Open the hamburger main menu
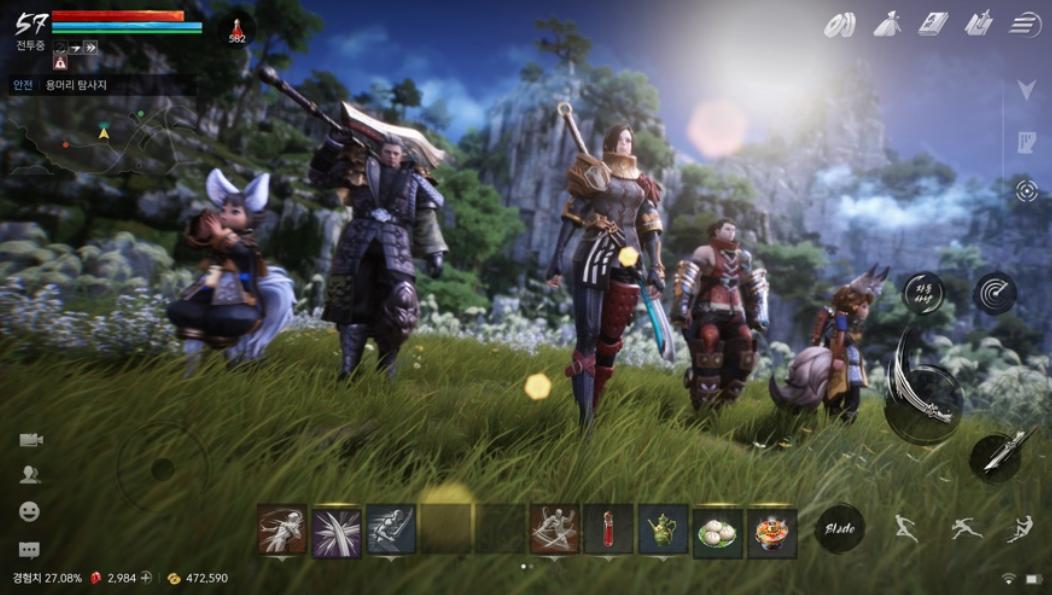Screen dimensions: 1052x595 tap(1025, 24)
